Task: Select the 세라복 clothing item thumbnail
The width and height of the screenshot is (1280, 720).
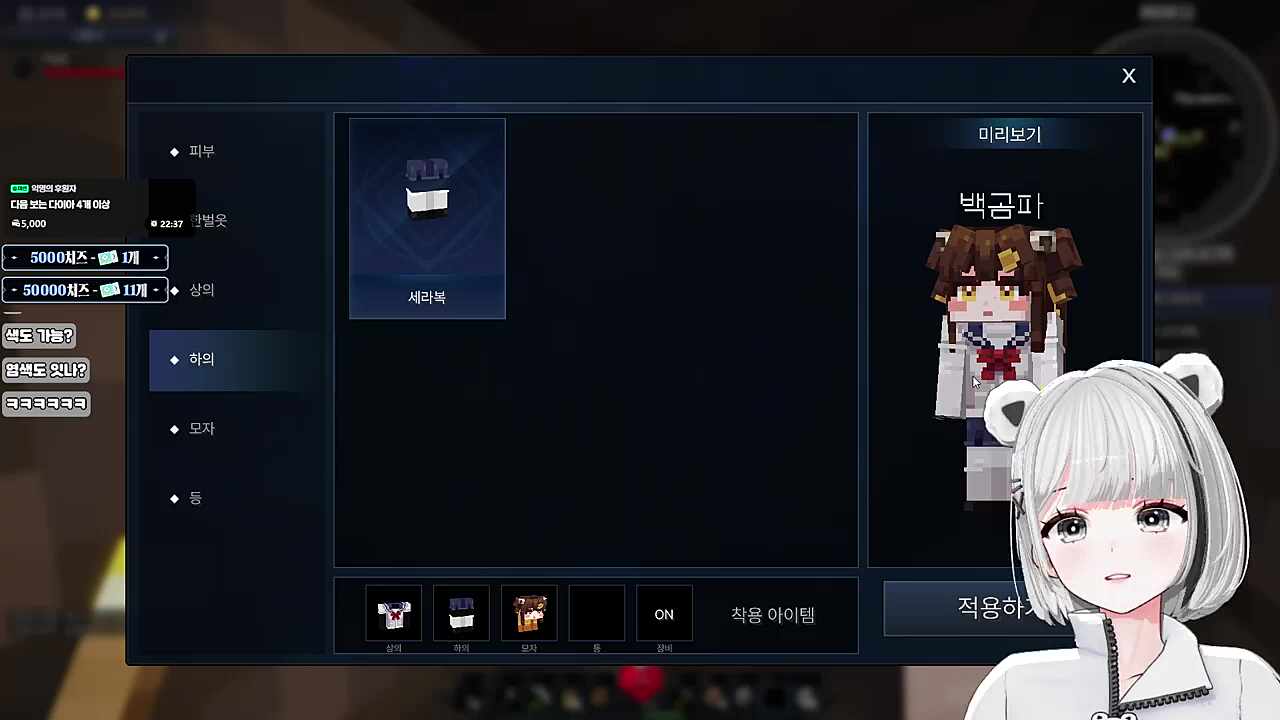Action: coord(427,217)
